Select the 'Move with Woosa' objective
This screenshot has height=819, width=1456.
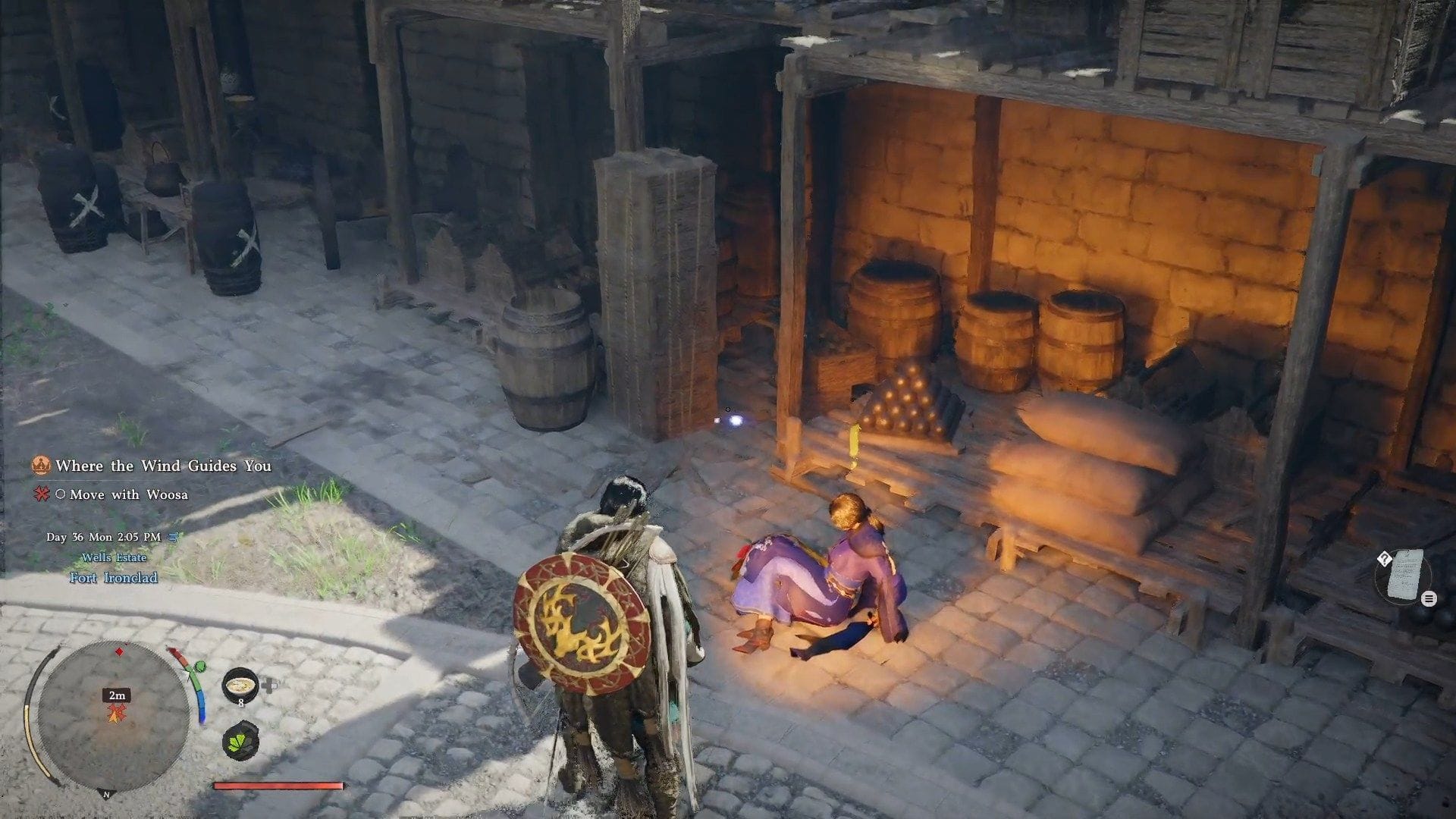(128, 494)
